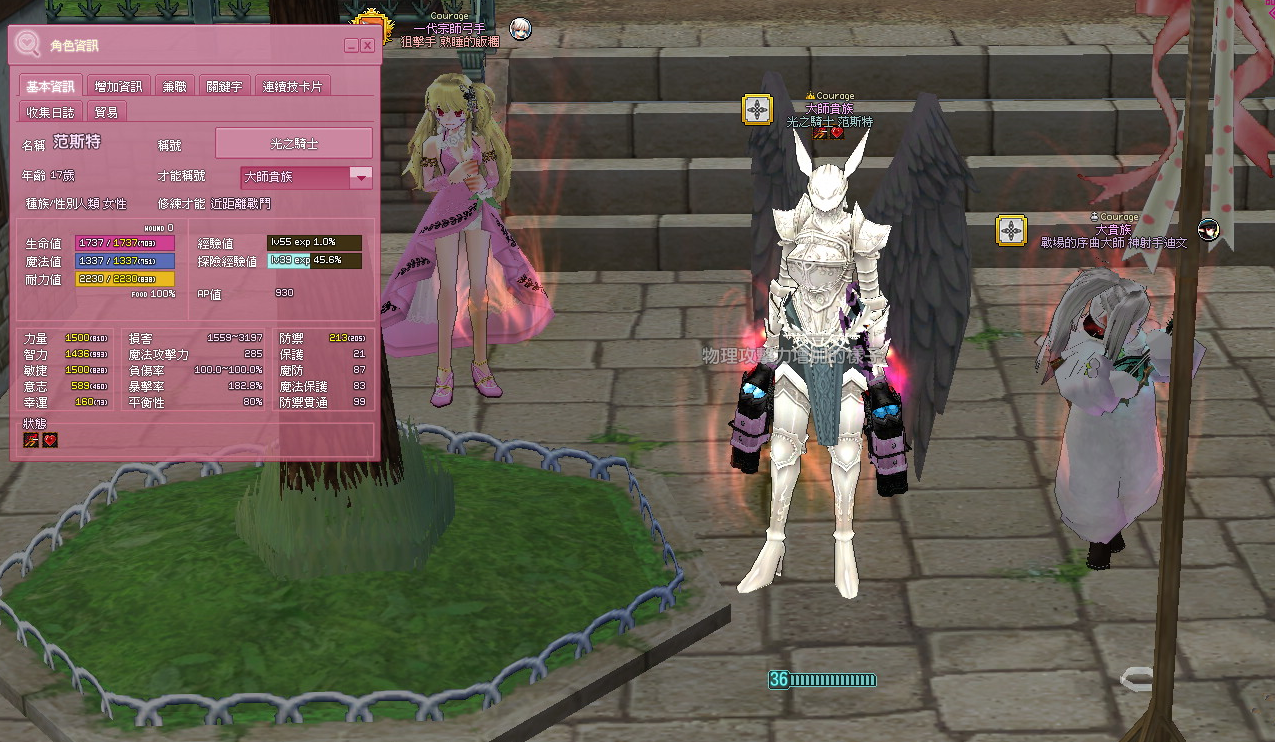Image resolution: width=1275 pixels, height=742 pixels.
Task: Click the yellow crosshair icon beside 神射手迪文's nameplate
Action: (1012, 231)
